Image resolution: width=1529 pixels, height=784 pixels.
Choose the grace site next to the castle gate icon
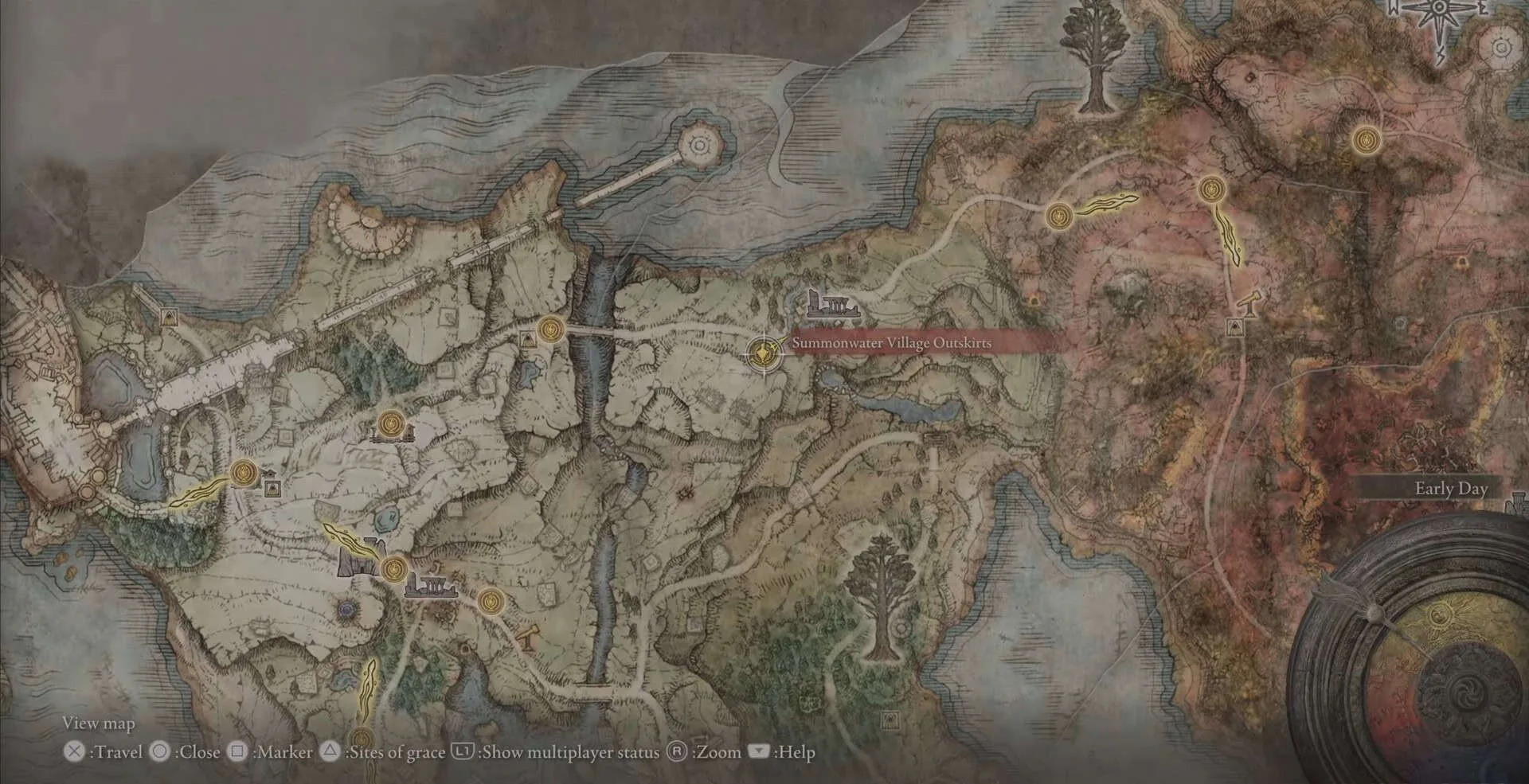tap(394, 569)
